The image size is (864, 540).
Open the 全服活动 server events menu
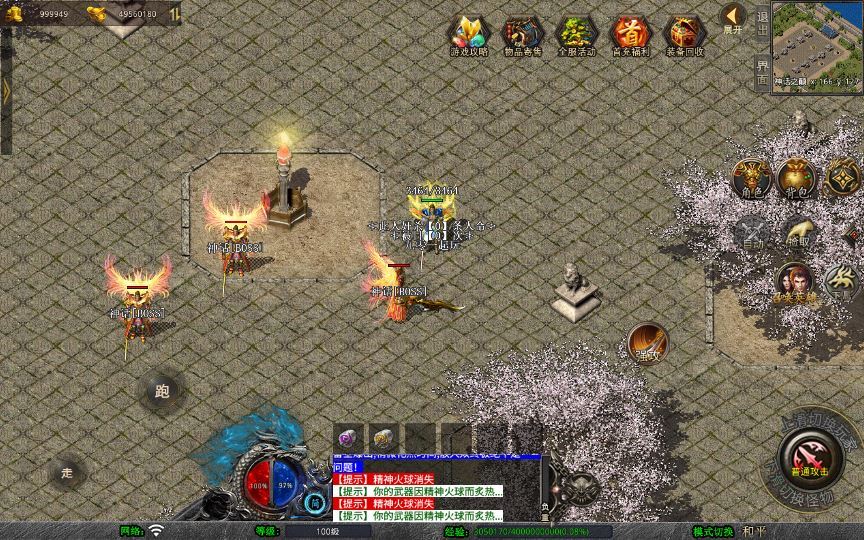[x=577, y=35]
